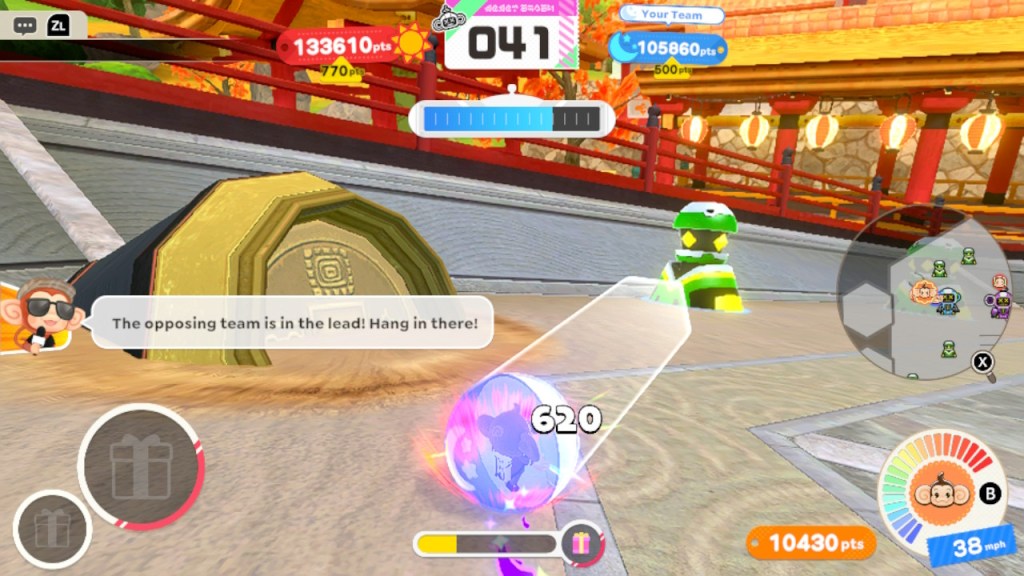Click the monkey face speedometer icon
The height and width of the screenshot is (576, 1024).
941,492
